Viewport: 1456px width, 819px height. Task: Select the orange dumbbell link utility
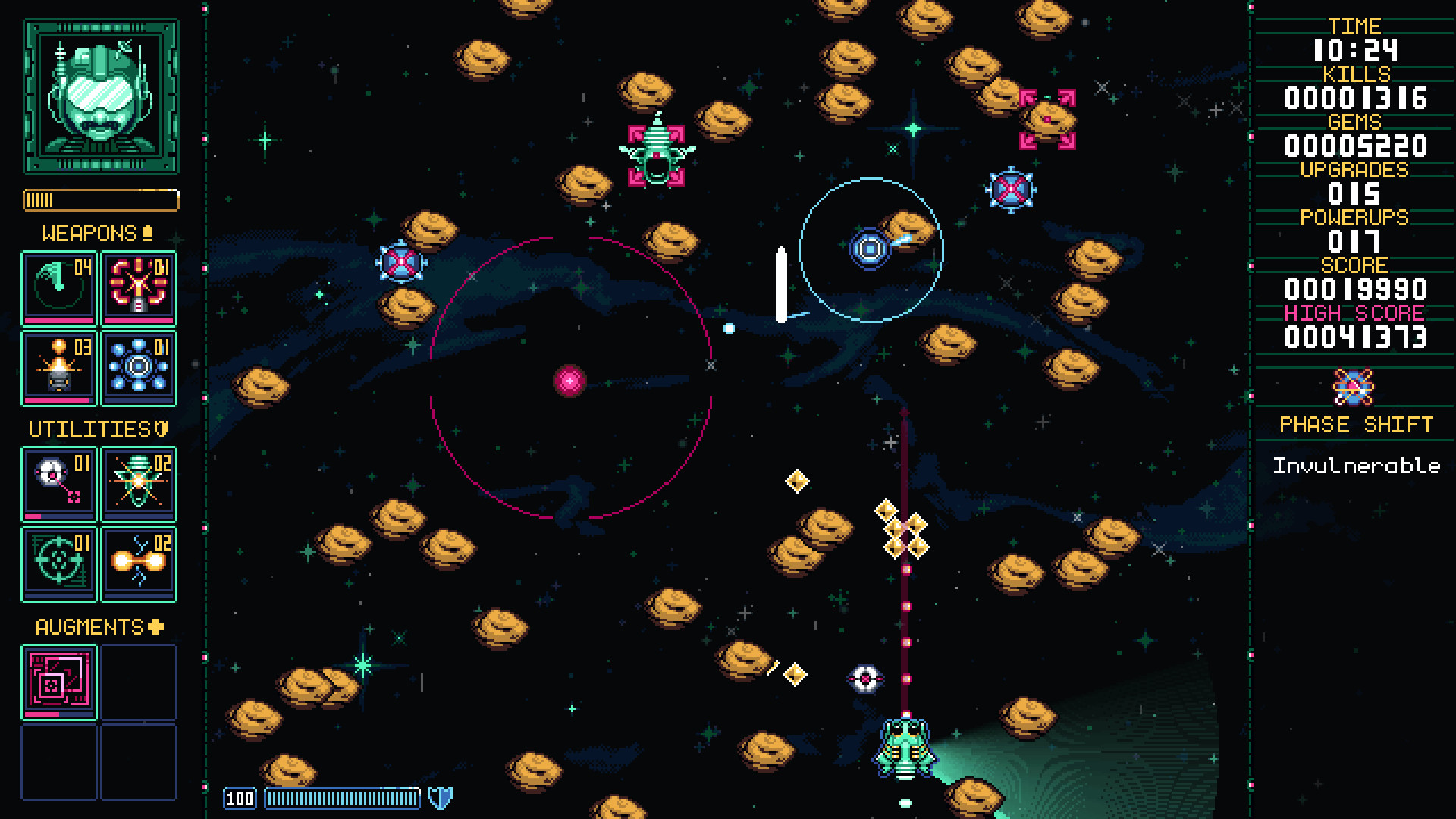[138, 563]
